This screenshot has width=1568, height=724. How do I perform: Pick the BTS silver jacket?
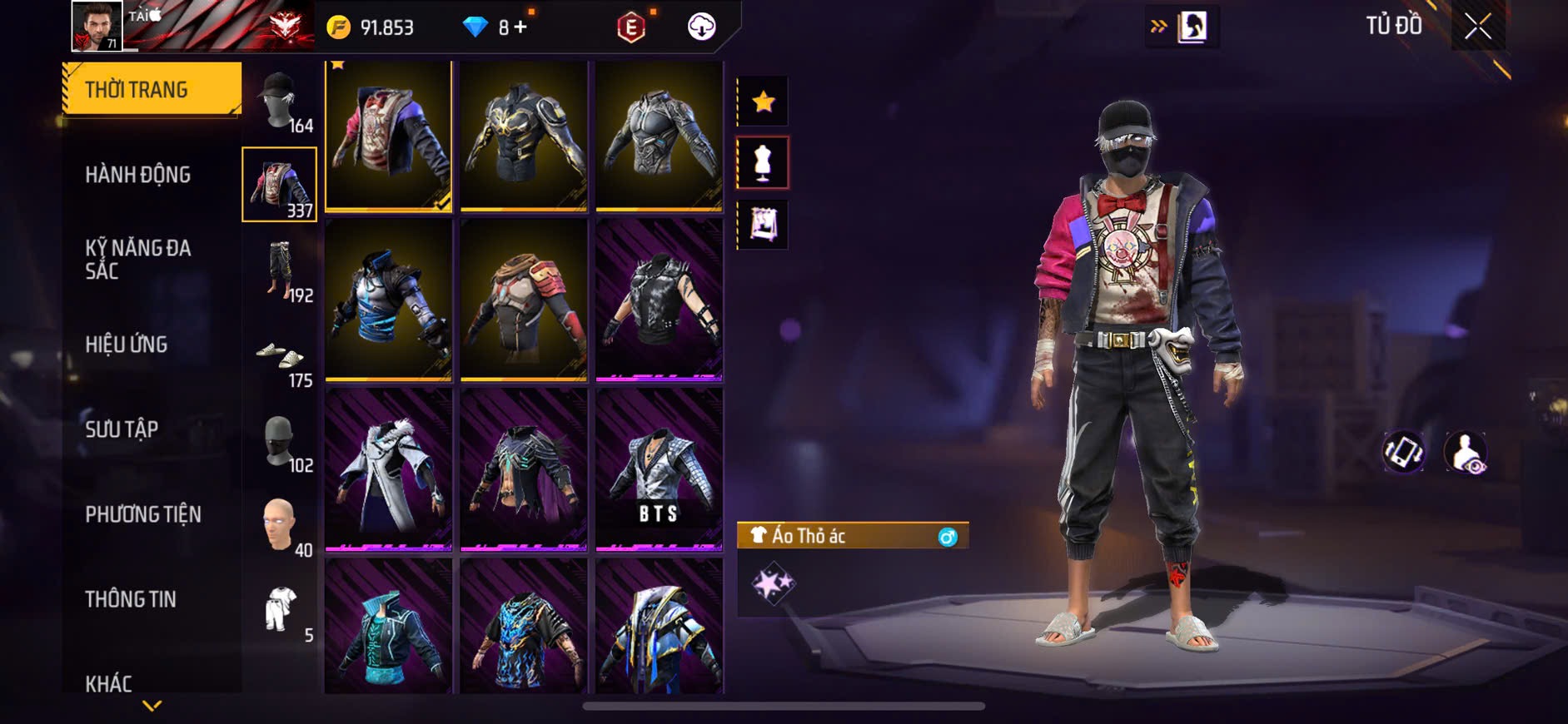coord(659,470)
